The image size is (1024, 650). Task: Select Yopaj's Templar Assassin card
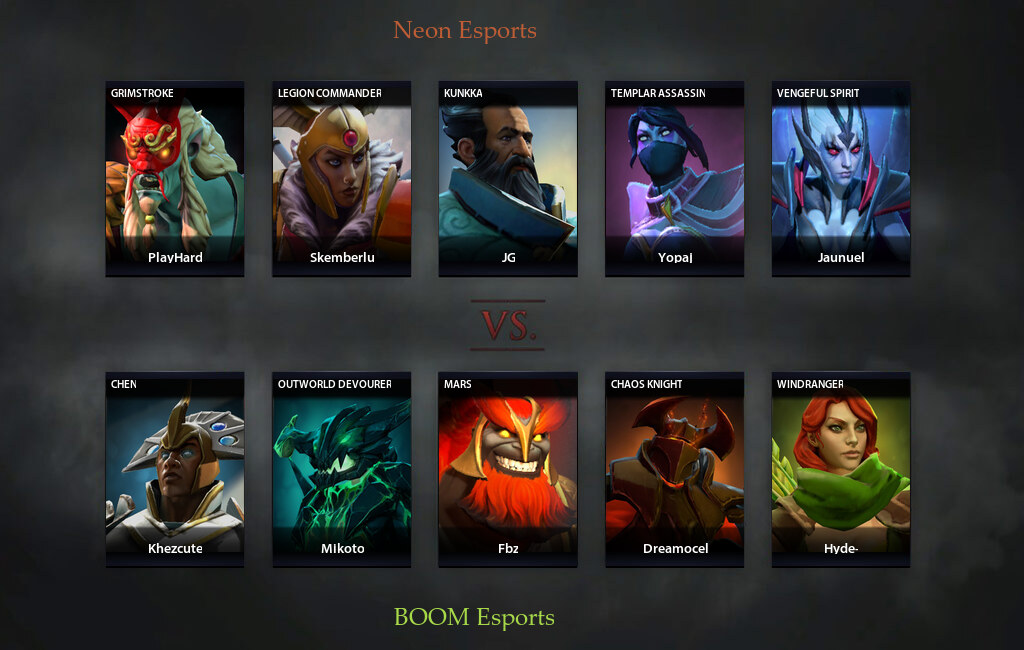[x=675, y=178]
